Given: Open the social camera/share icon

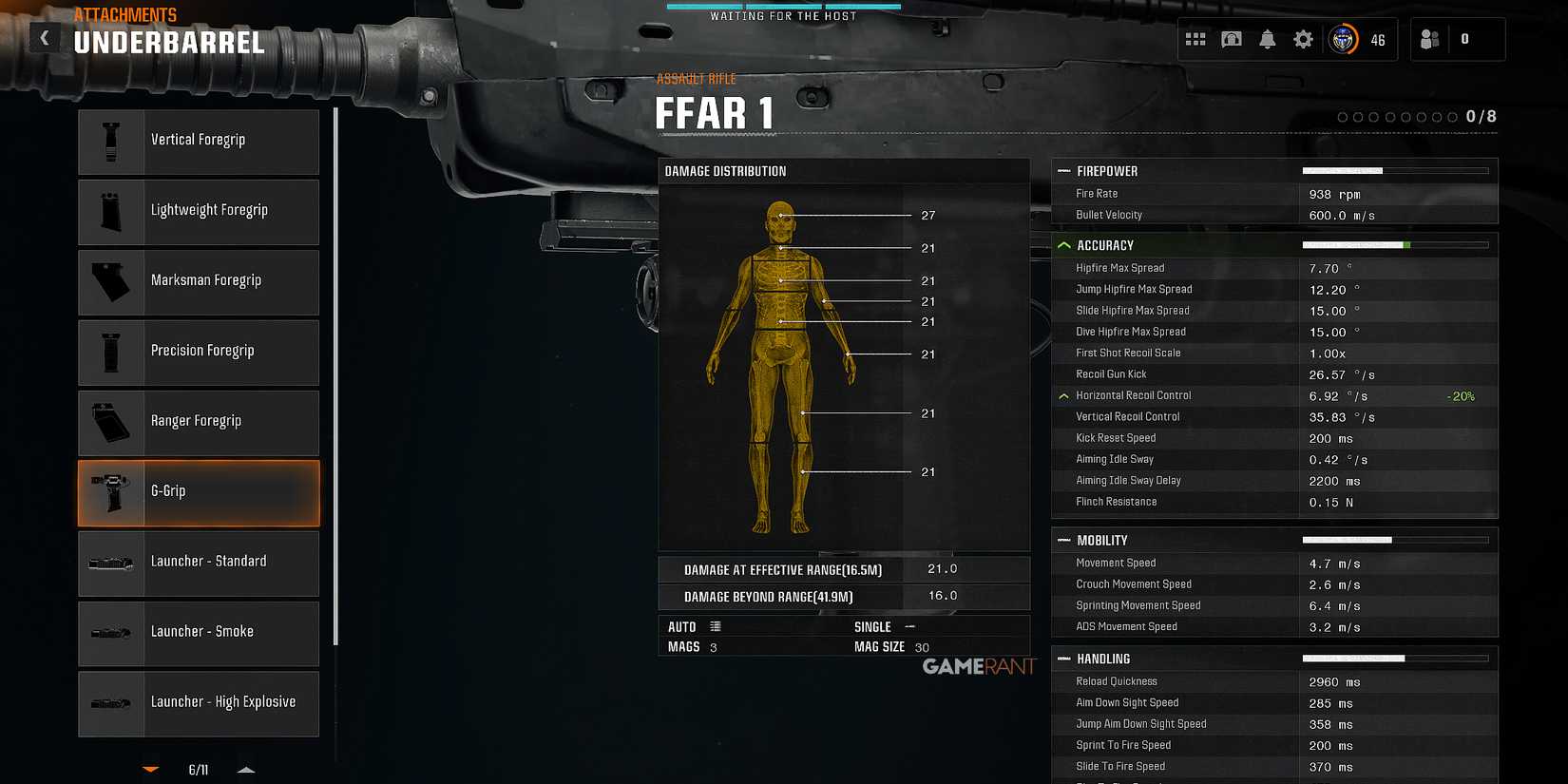Looking at the screenshot, I should (1232, 39).
